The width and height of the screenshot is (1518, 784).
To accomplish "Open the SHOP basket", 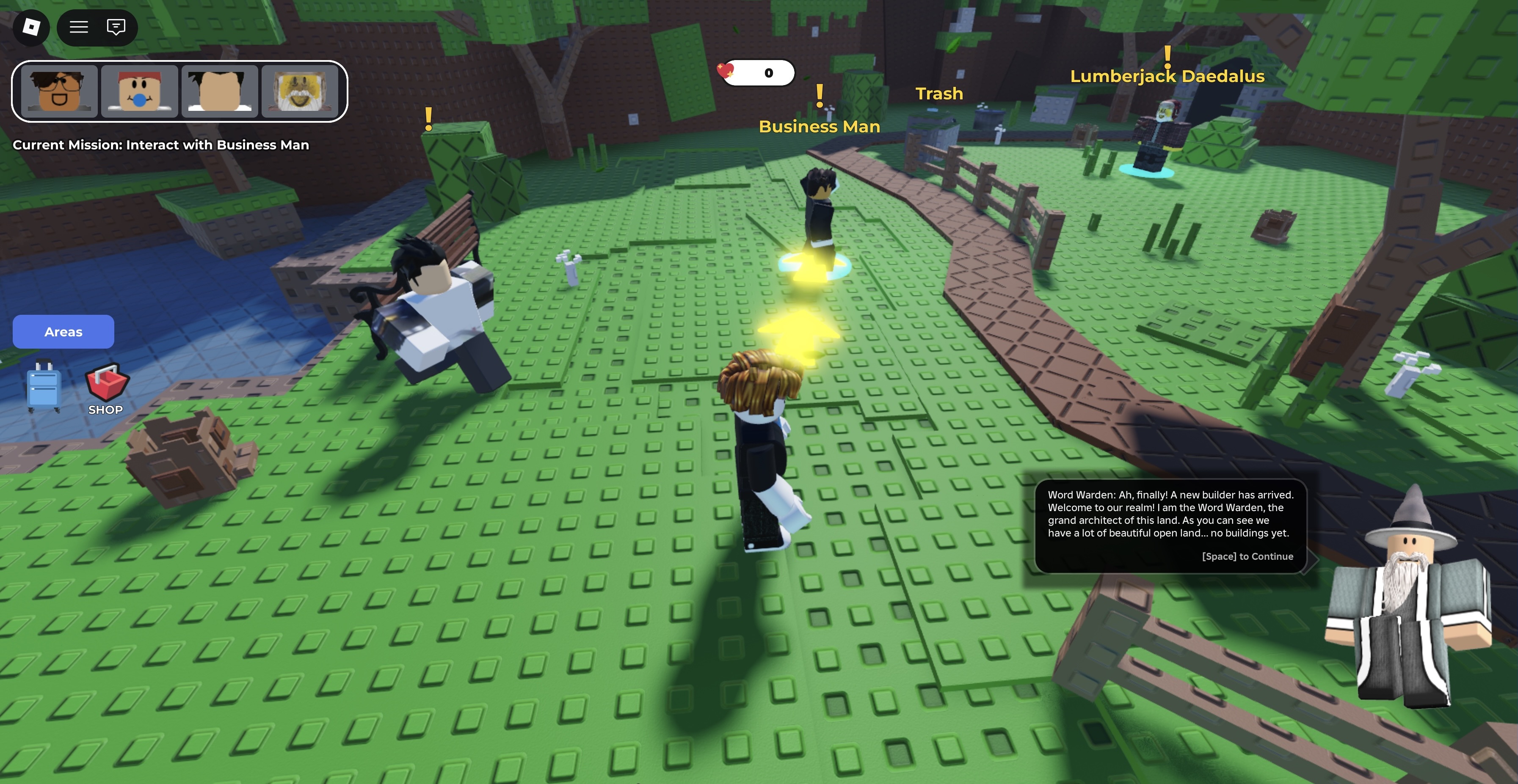I will [107, 389].
